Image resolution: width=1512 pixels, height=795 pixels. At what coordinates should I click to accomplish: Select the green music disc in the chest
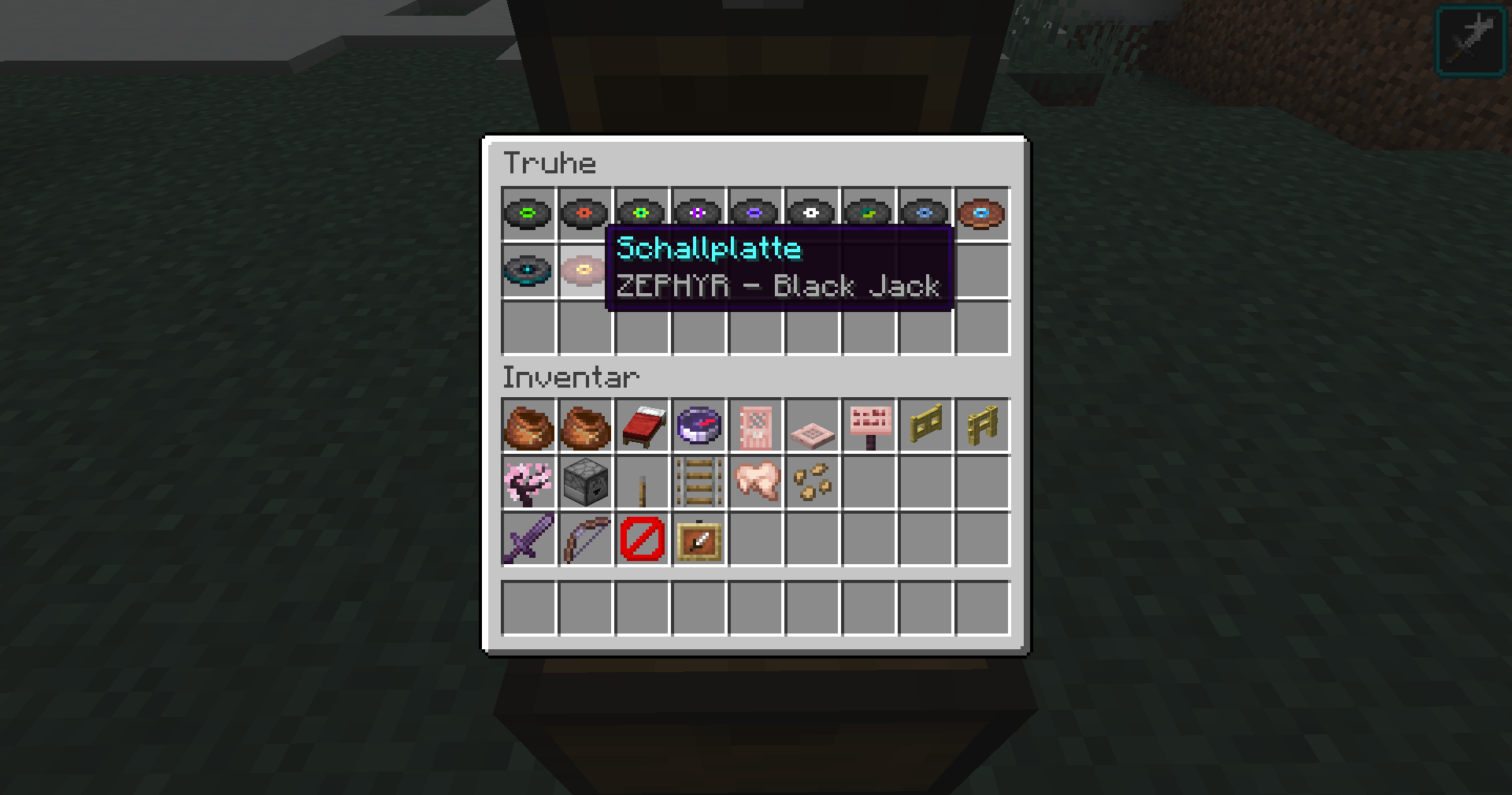coord(528,211)
